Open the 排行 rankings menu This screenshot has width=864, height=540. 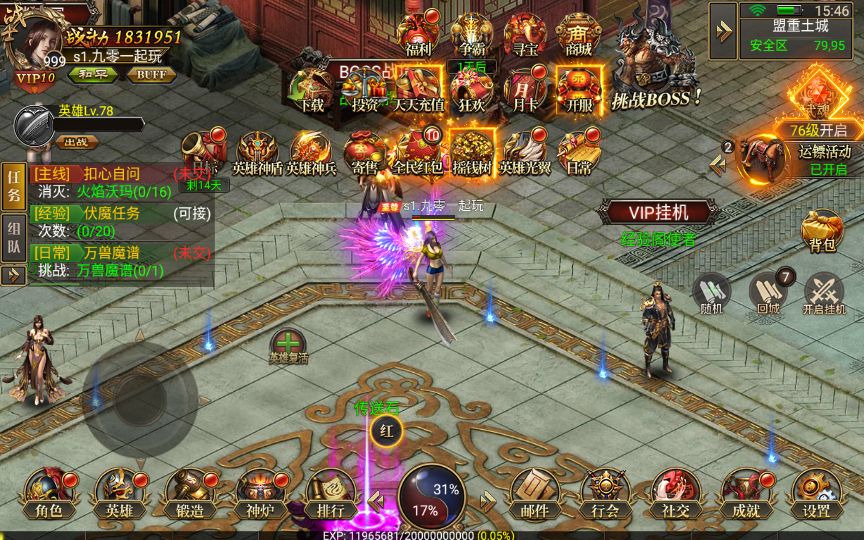(330, 492)
